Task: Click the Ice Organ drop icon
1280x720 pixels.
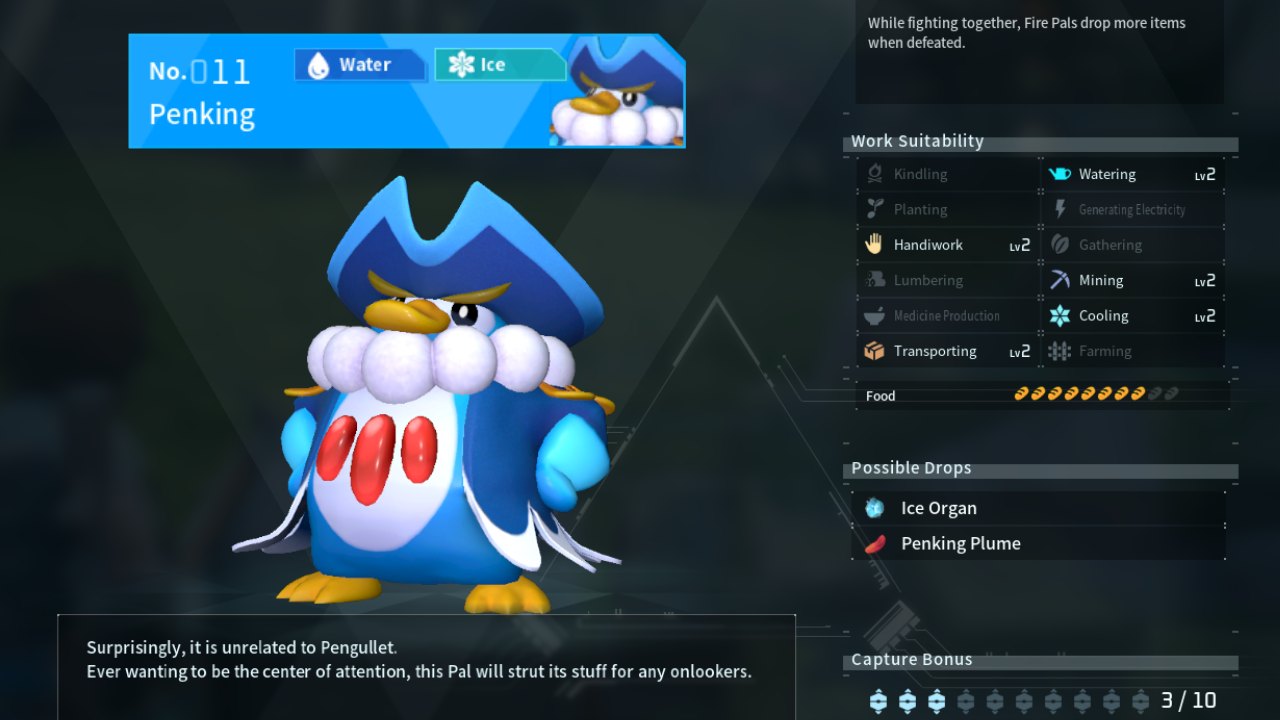Action: tap(877, 507)
